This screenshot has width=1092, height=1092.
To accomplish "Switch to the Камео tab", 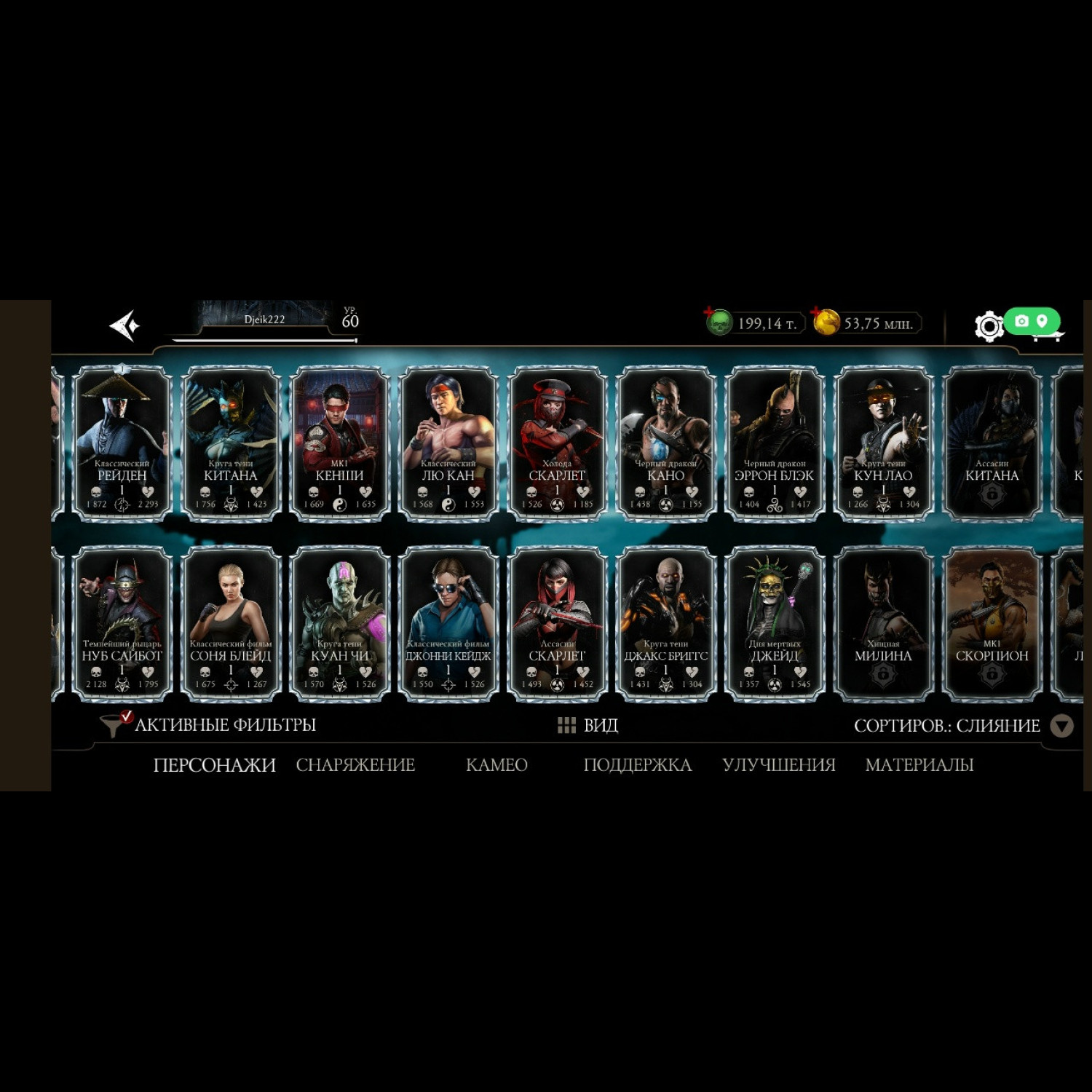I will tap(496, 764).
